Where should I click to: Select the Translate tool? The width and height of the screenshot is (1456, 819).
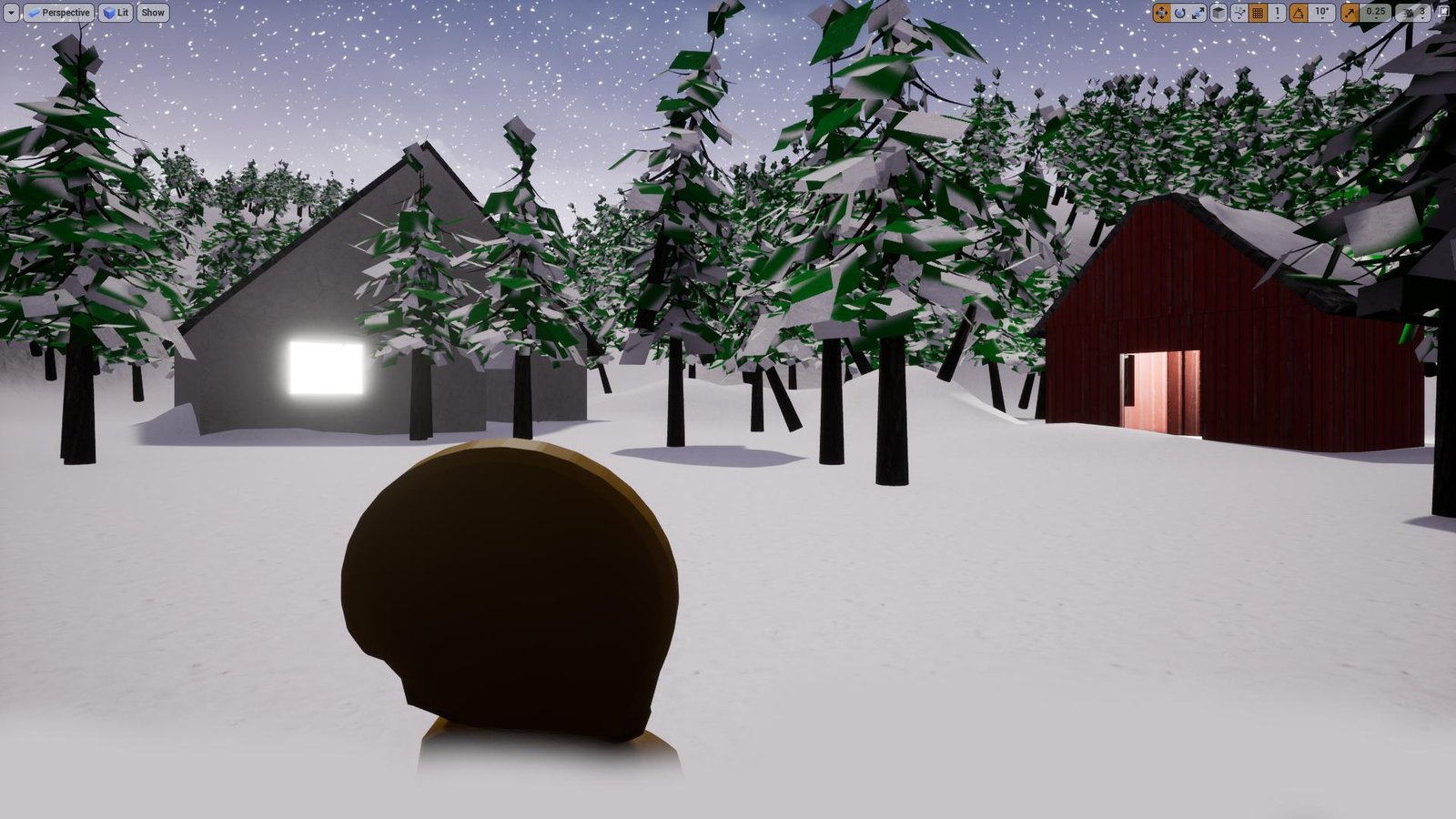point(1161,12)
